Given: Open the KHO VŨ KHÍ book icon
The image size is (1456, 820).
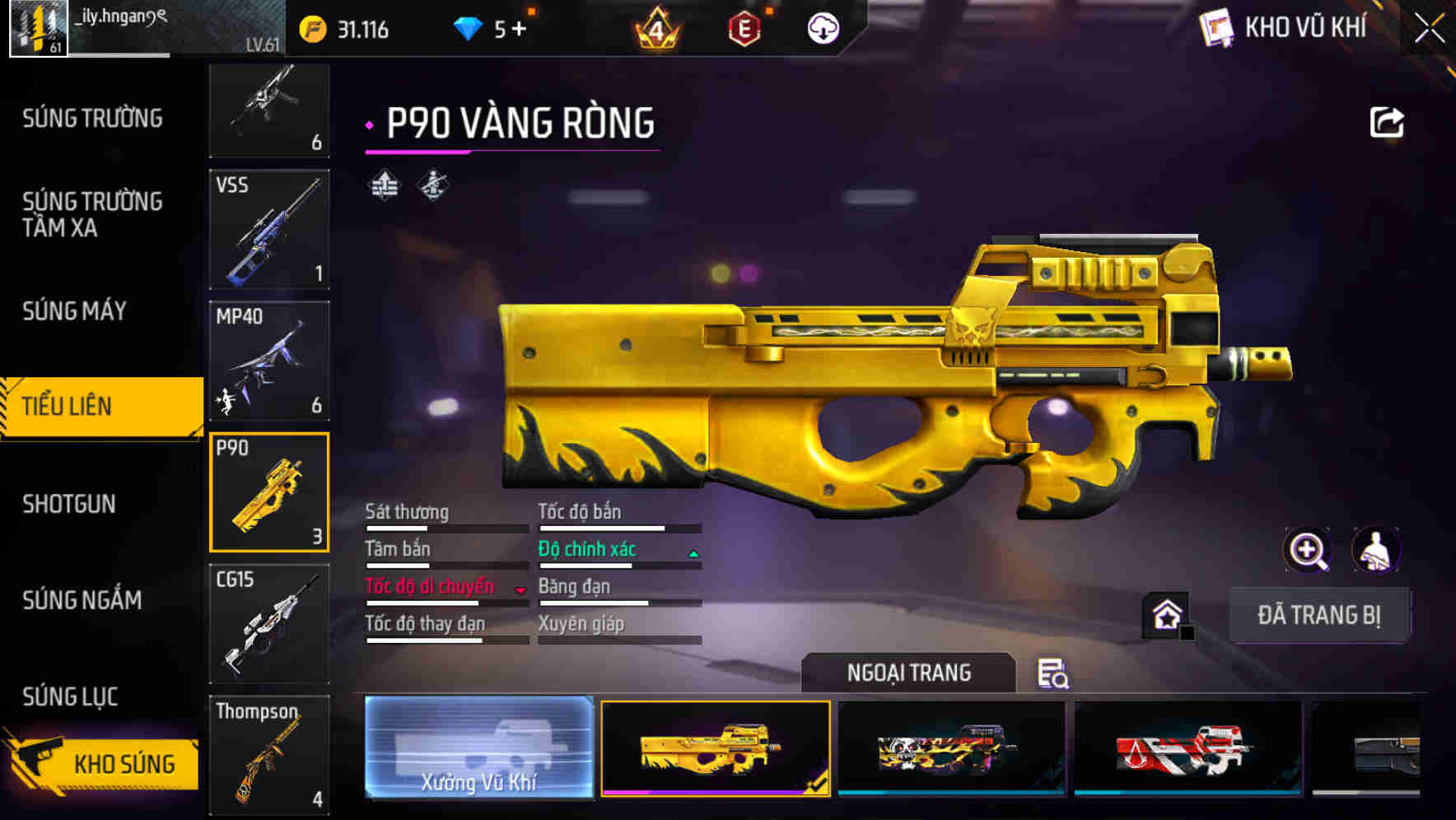Looking at the screenshot, I should click(x=1214, y=27).
